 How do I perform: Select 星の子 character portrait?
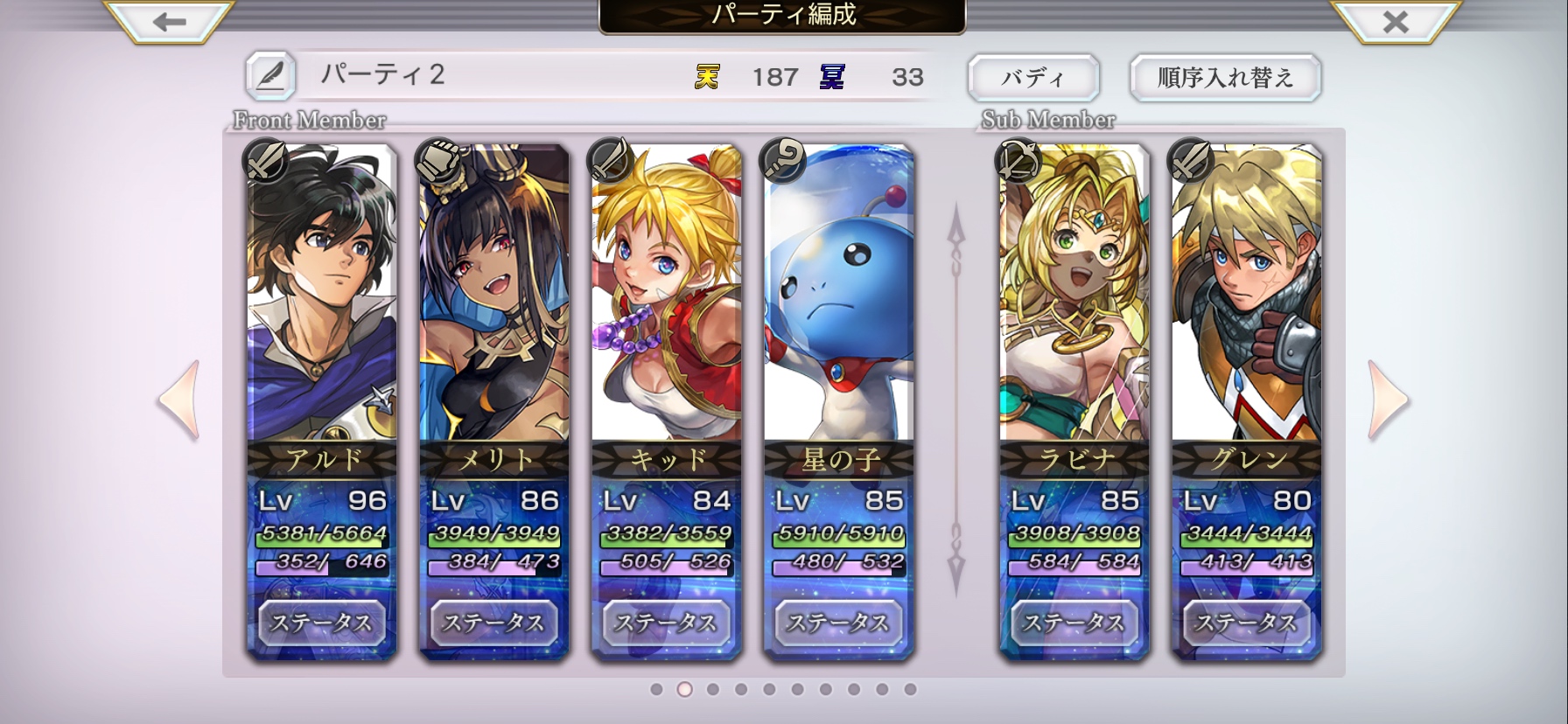pos(839,297)
